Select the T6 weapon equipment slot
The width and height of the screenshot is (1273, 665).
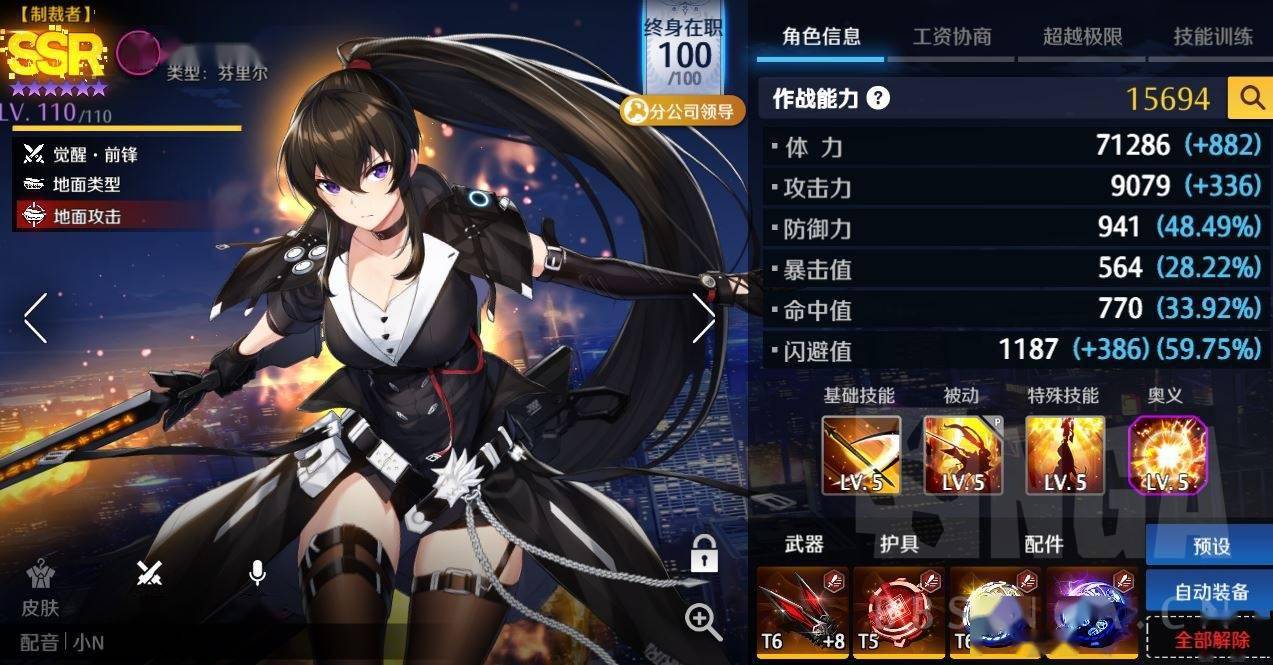pyautogui.click(x=802, y=611)
